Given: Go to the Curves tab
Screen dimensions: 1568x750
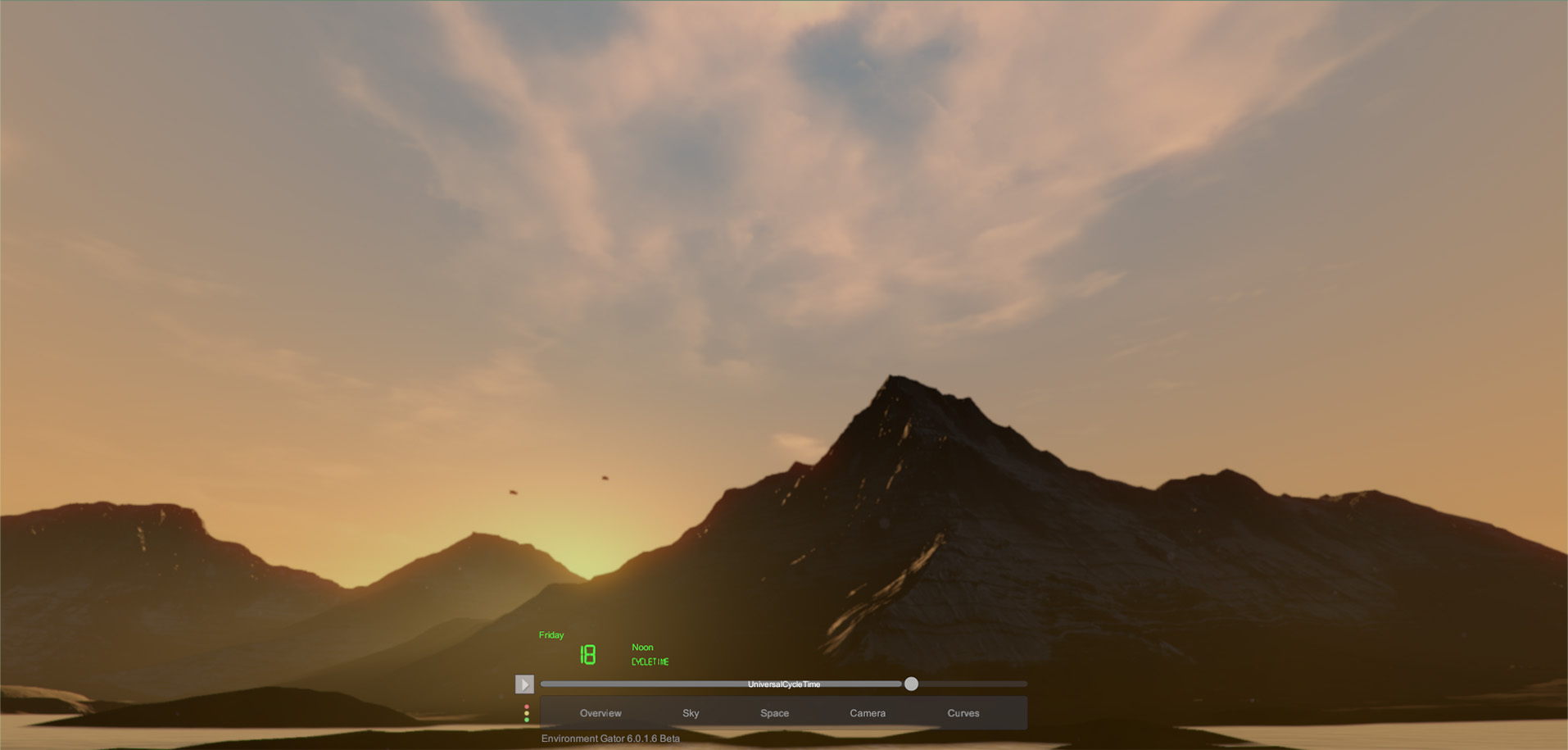Looking at the screenshot, I should pos(963,713).
